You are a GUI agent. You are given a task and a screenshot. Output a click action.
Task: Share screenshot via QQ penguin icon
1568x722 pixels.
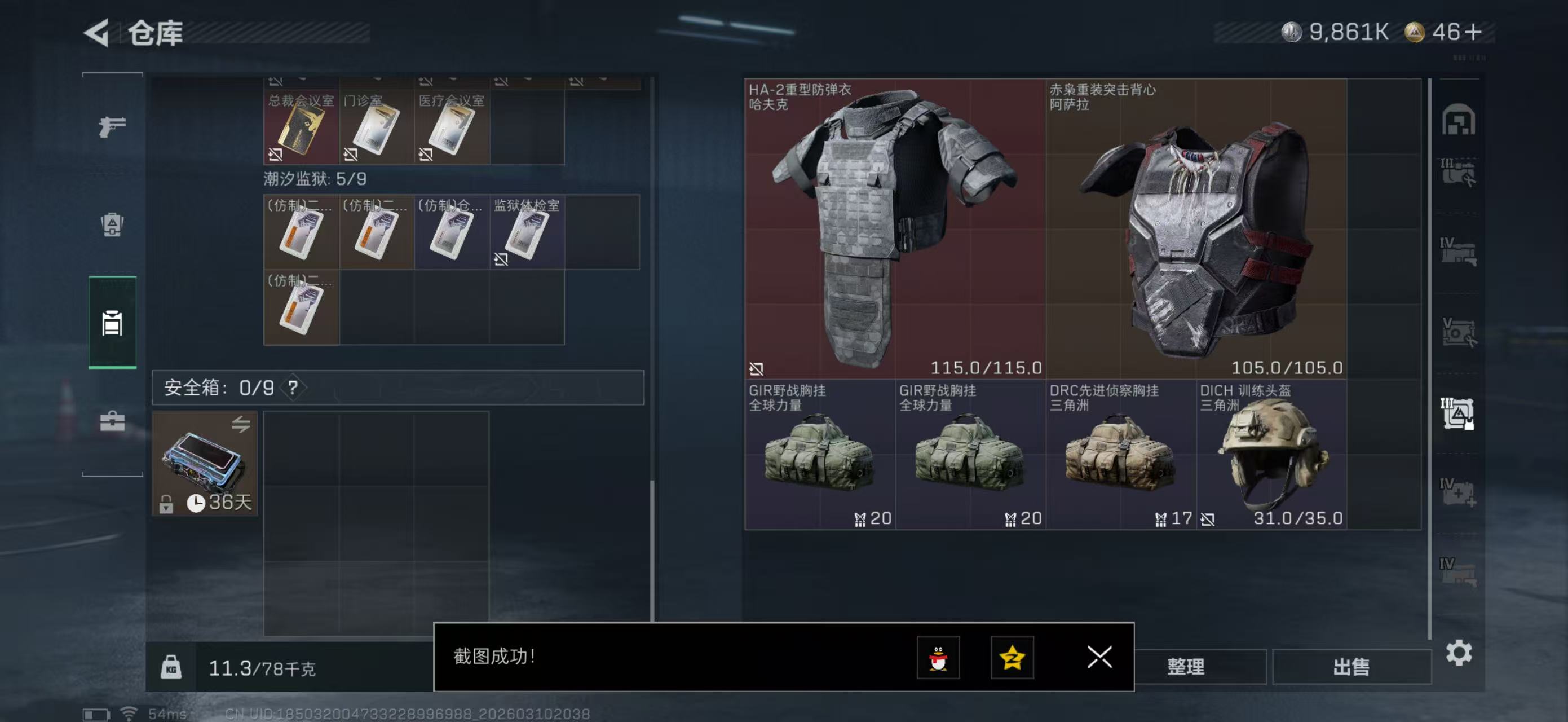tap(938, 658)
